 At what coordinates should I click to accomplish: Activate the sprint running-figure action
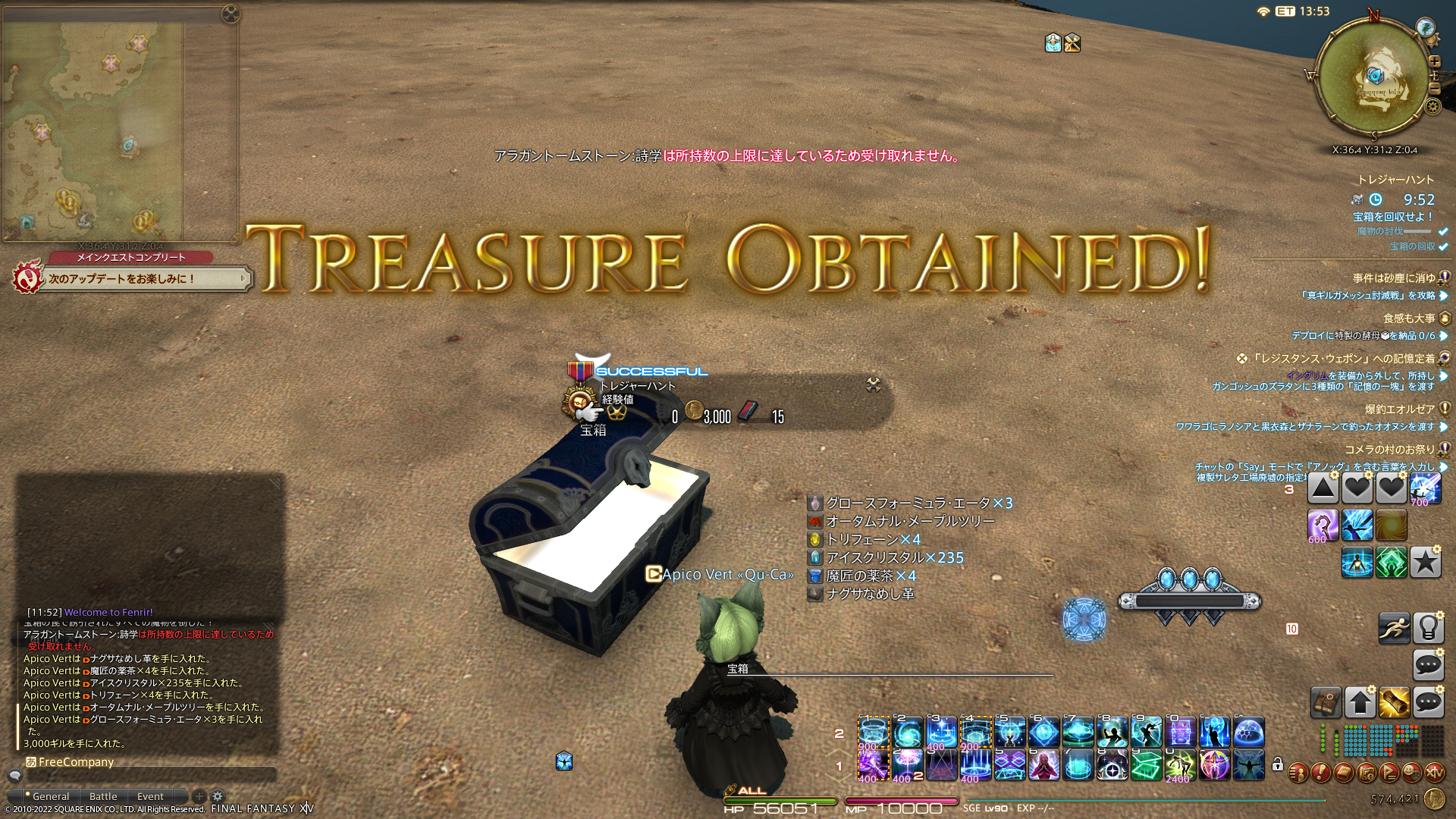pos(1393,628)
